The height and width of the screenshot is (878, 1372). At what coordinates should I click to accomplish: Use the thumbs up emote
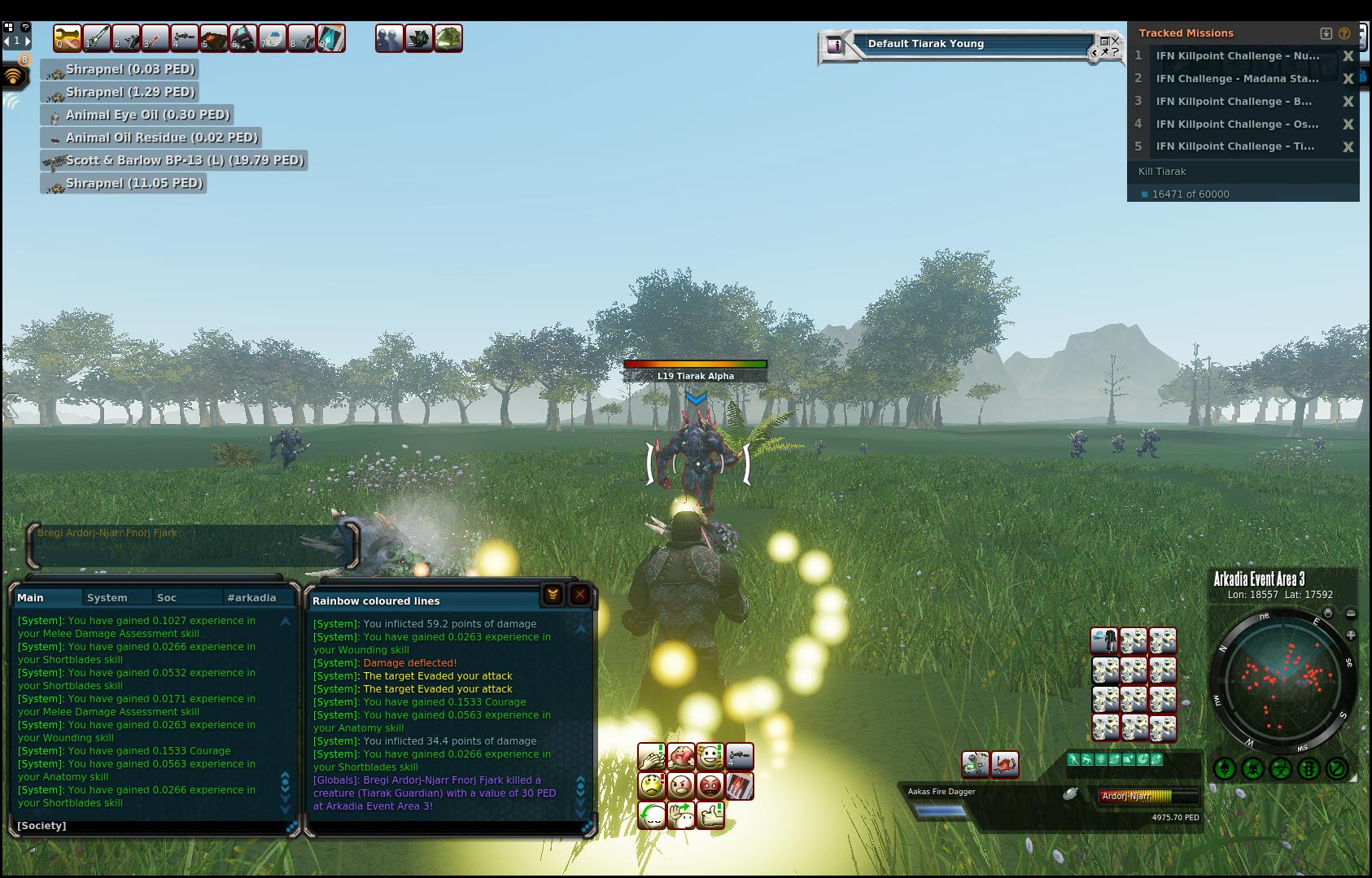click(x=710, y=815)
